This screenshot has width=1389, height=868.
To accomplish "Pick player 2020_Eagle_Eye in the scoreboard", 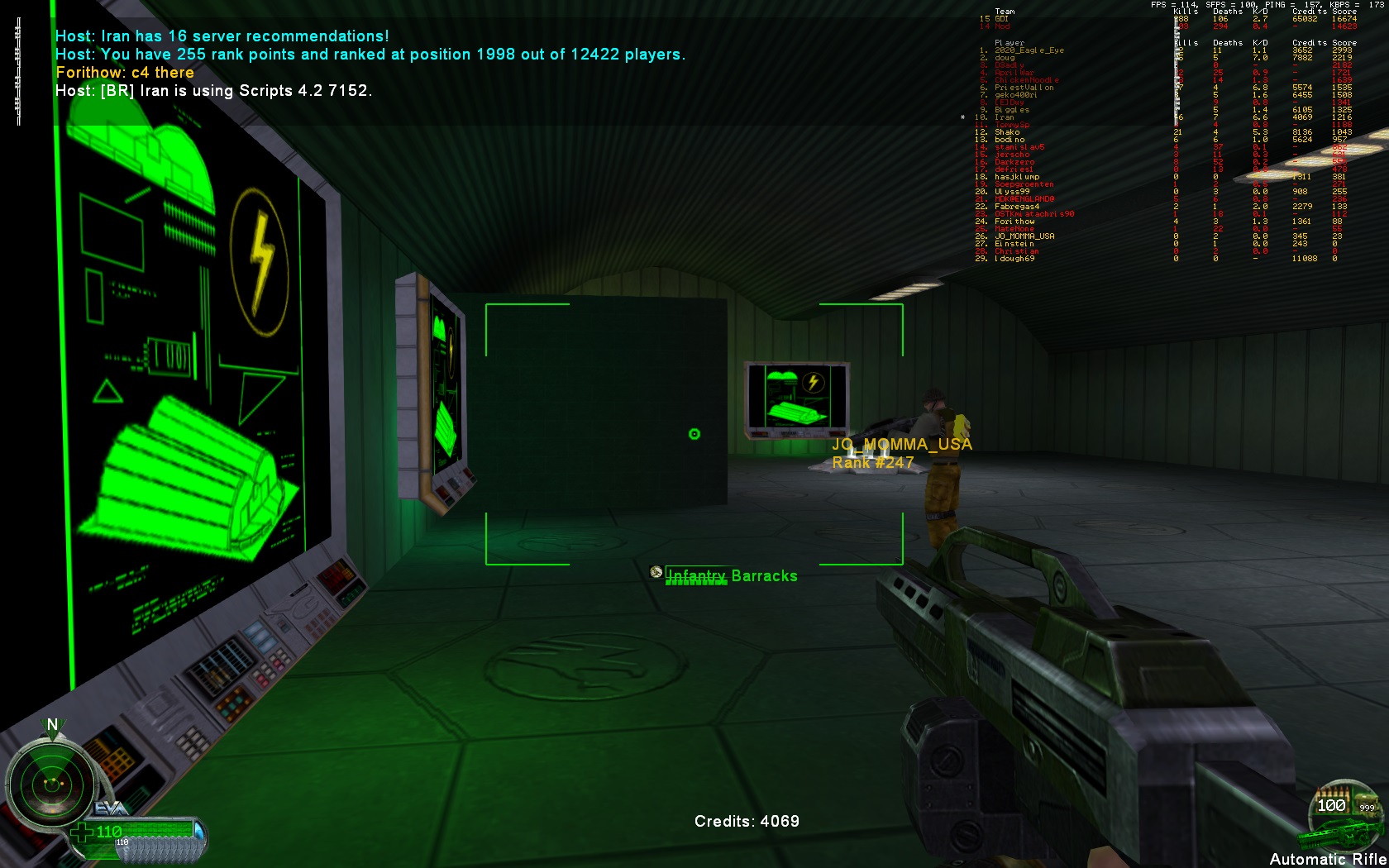I will click(1029, 50).
